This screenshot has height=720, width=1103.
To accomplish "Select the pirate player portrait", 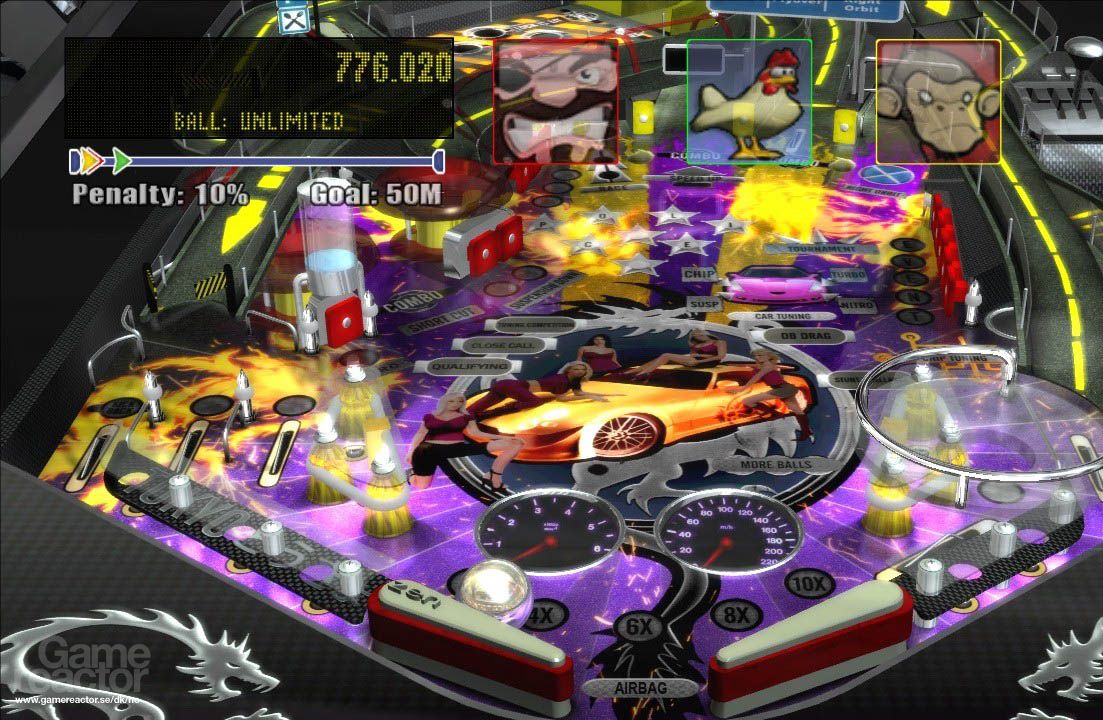I will tap(556, 100).
